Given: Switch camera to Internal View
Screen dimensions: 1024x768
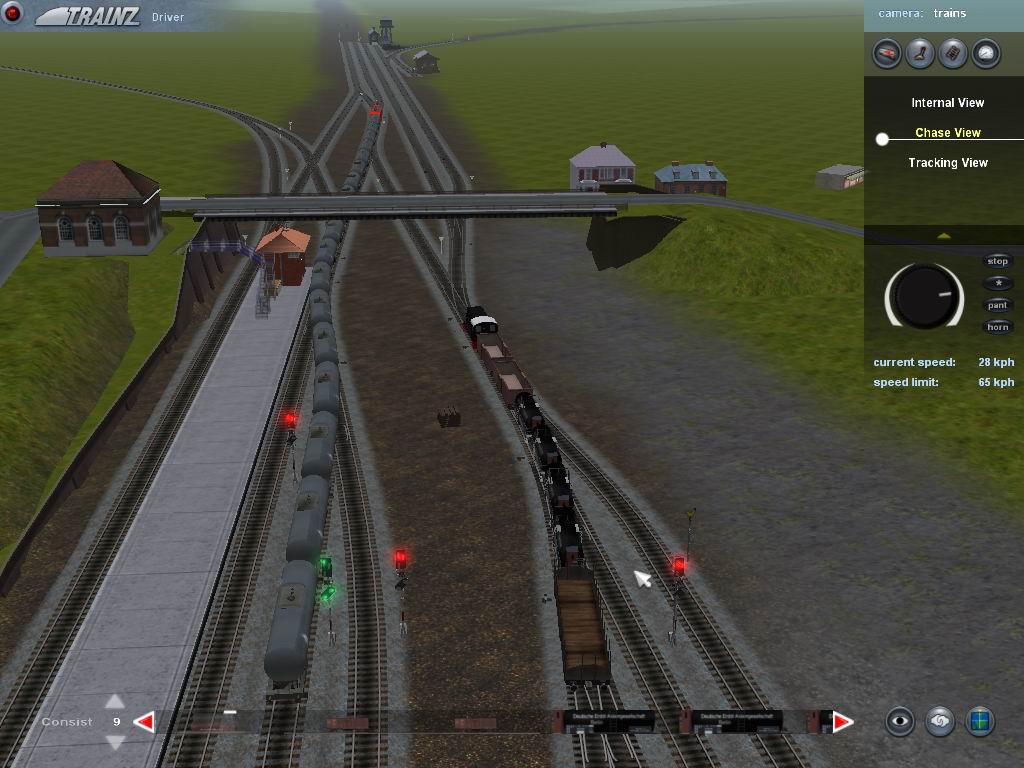Looking at the screenshot, I should click(947, 103).
